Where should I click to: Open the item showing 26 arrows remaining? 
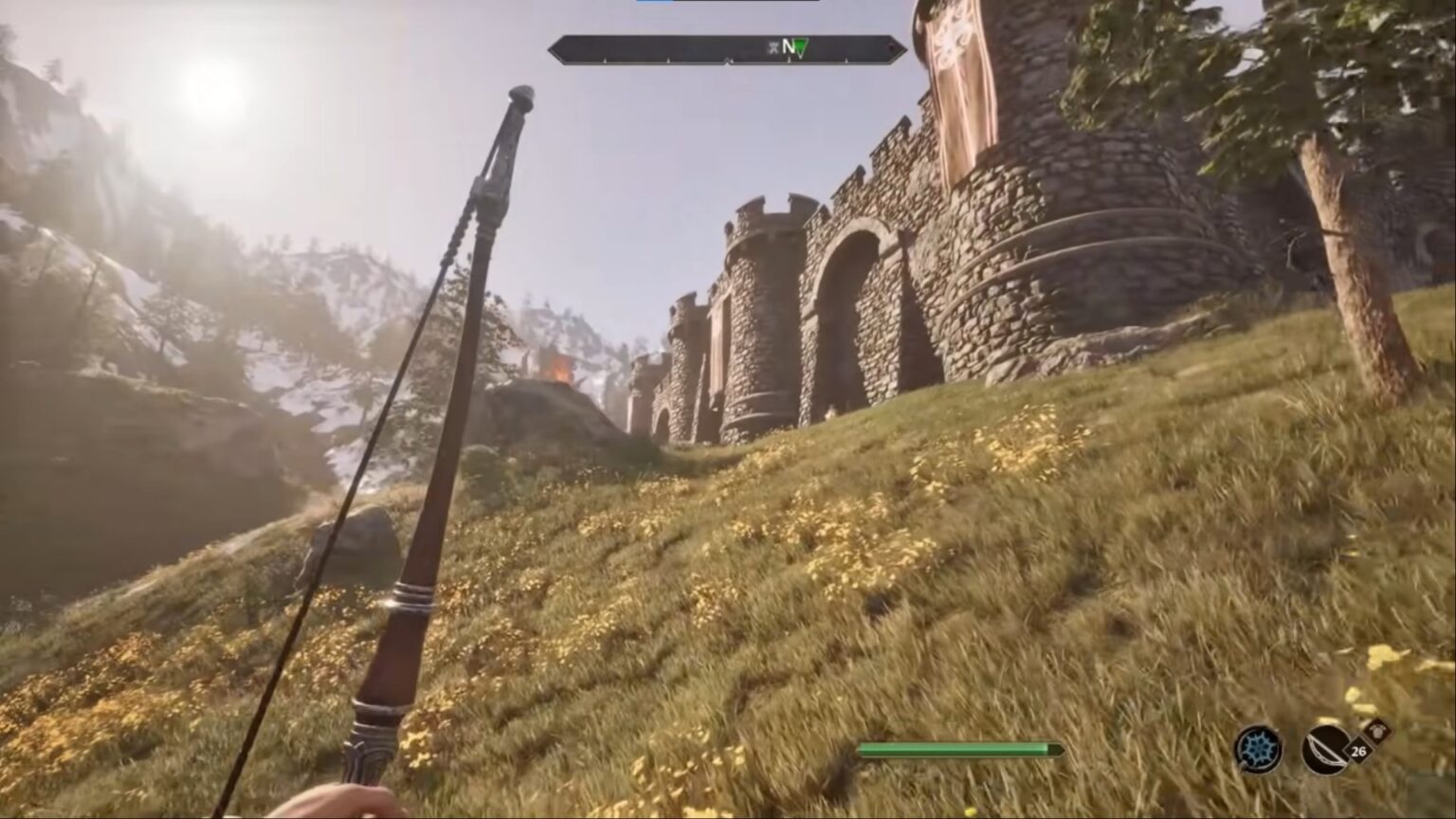pos(1357,752)
